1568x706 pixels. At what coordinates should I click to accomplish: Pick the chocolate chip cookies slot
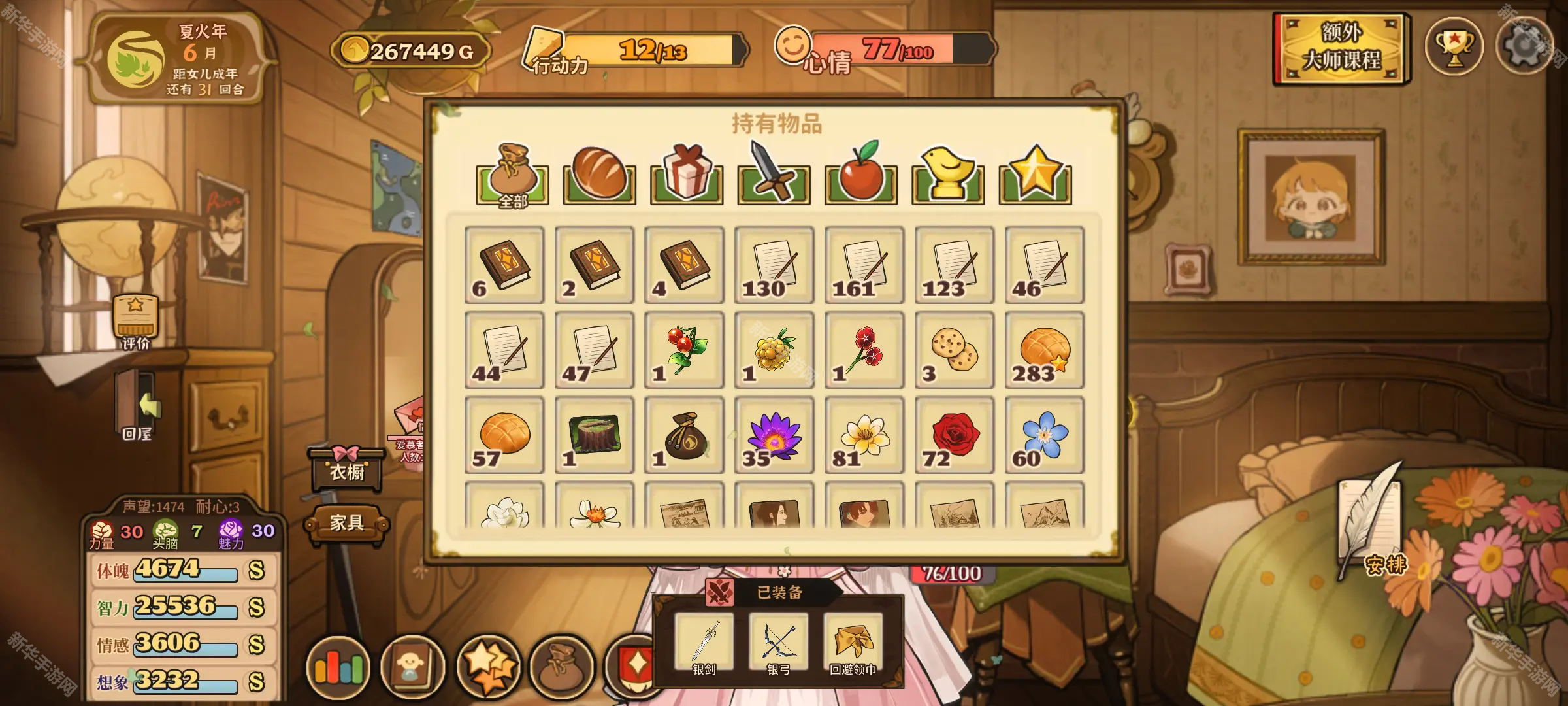[954, 350]
